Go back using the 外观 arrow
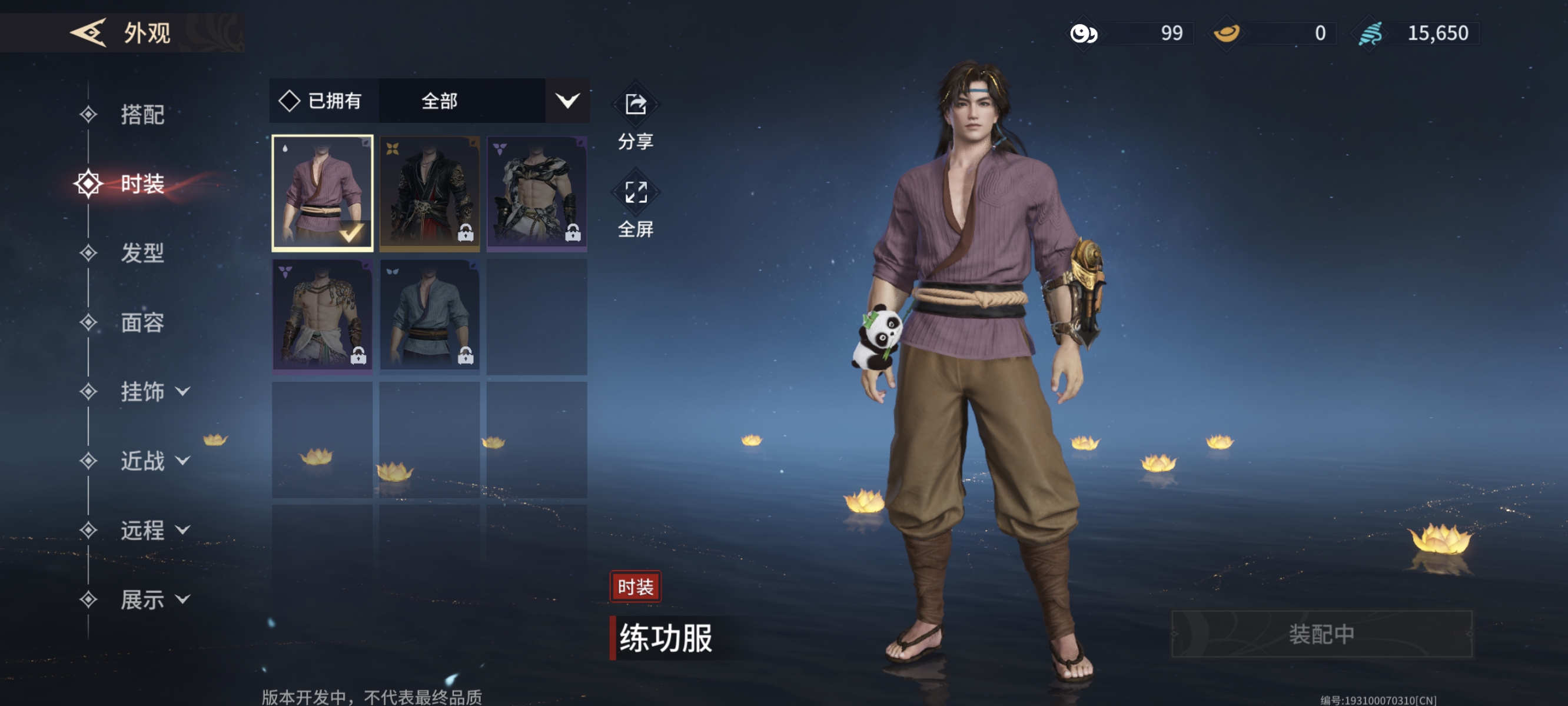 (x=89, y=32)
